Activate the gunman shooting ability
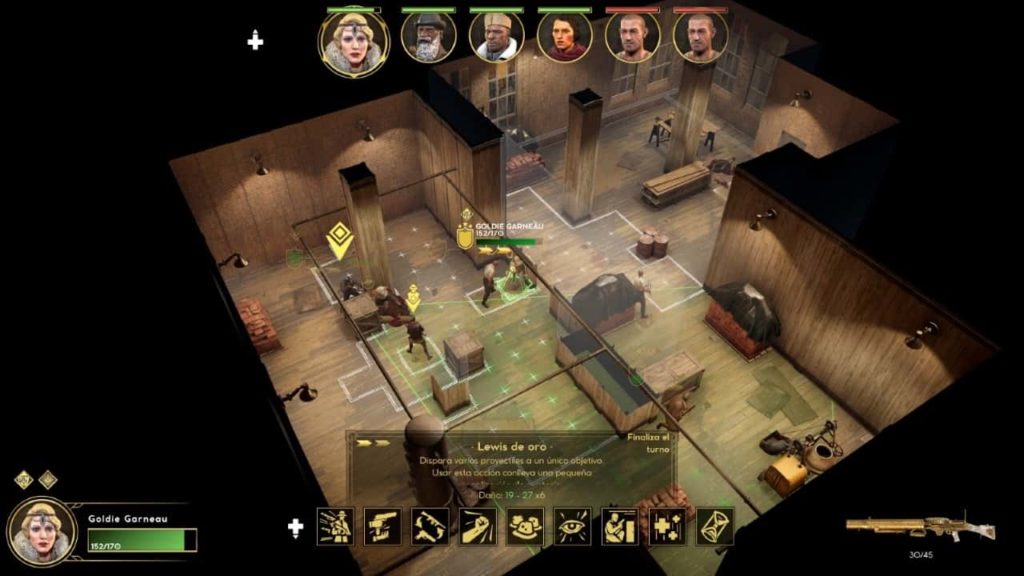Image resolution: width=1024 pixels, height=576 pixels. coord(335,526)
